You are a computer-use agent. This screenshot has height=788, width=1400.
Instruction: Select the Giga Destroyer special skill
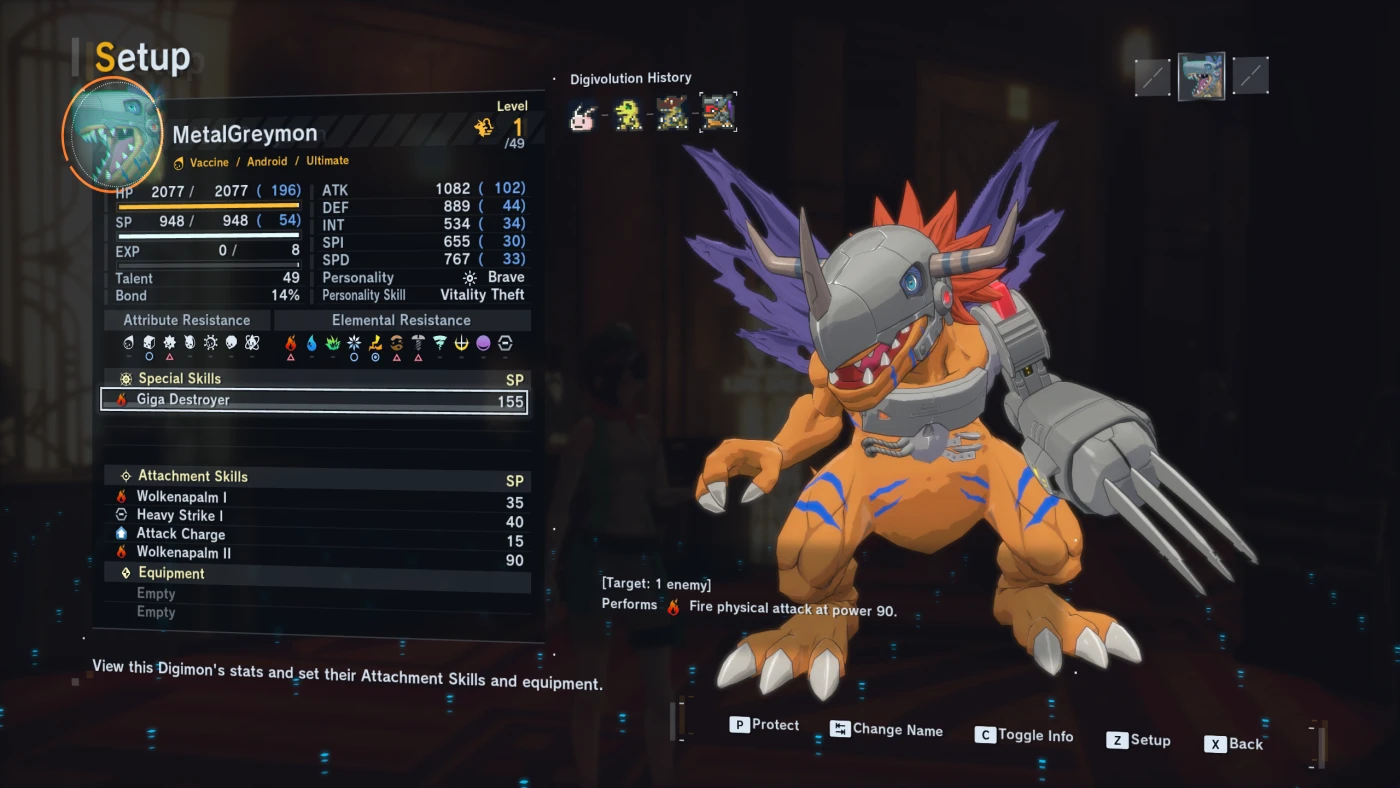point(313,400)
